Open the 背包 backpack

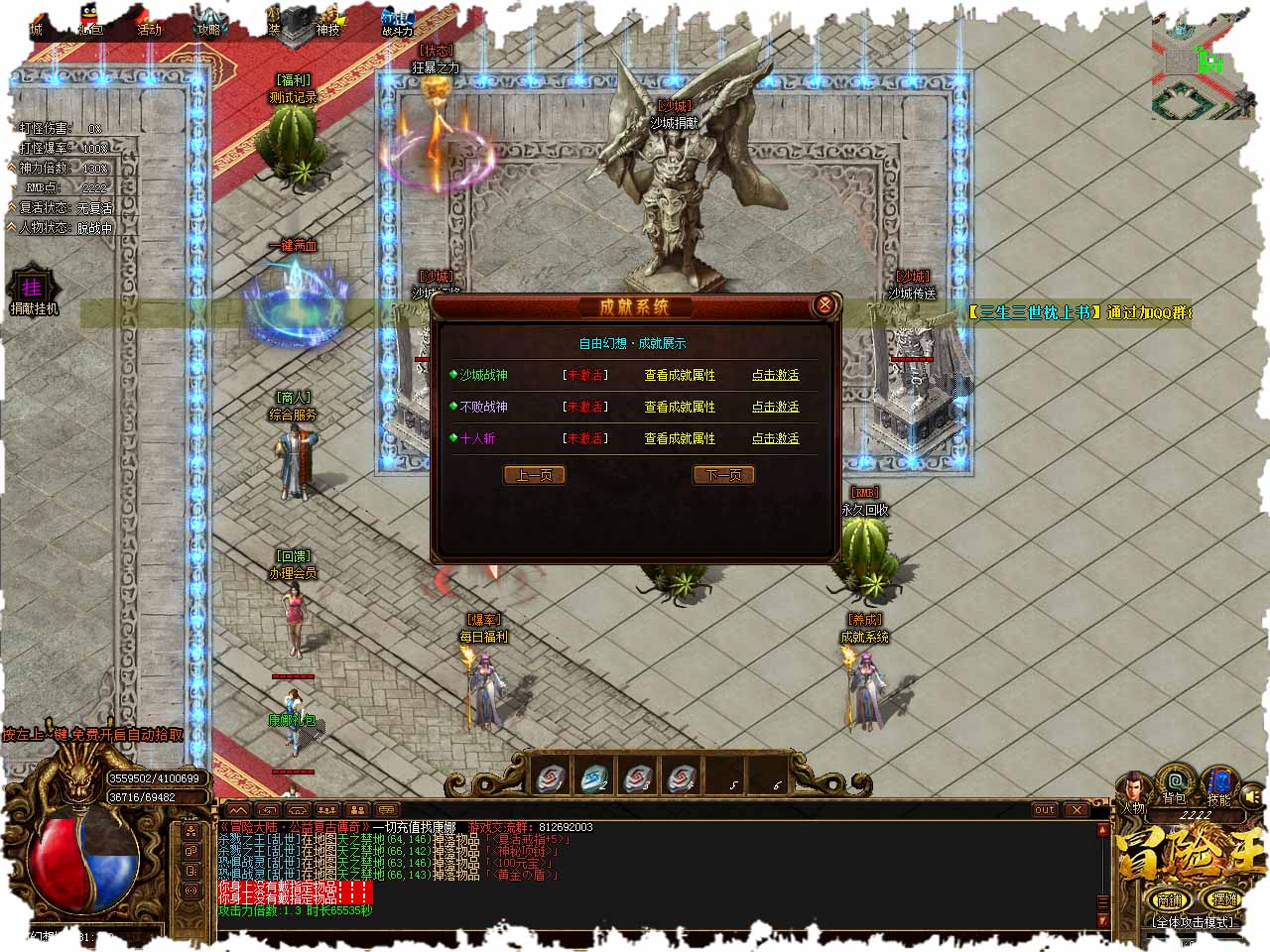click(1176, 785)
